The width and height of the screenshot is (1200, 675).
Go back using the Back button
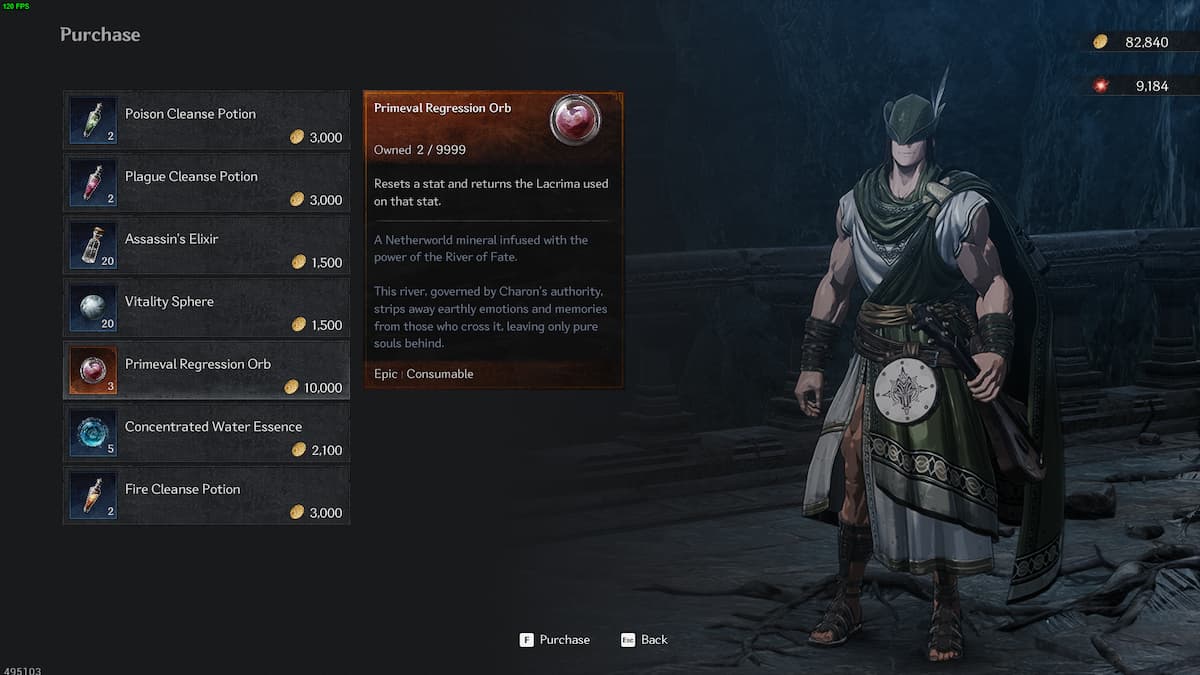644,640
